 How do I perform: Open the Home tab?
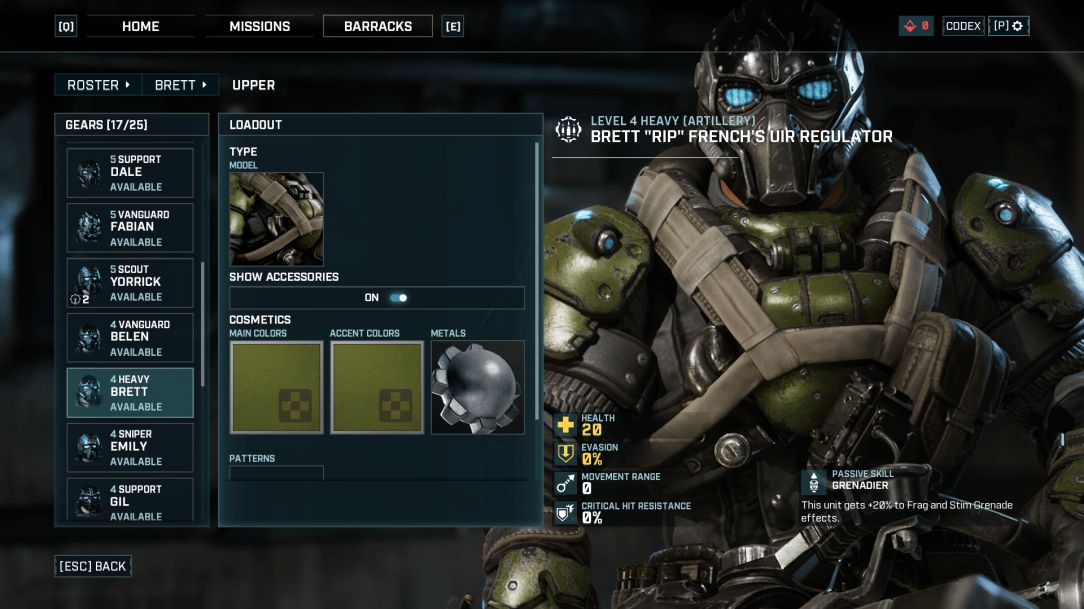pyautogui.click(x=140, y=26)
